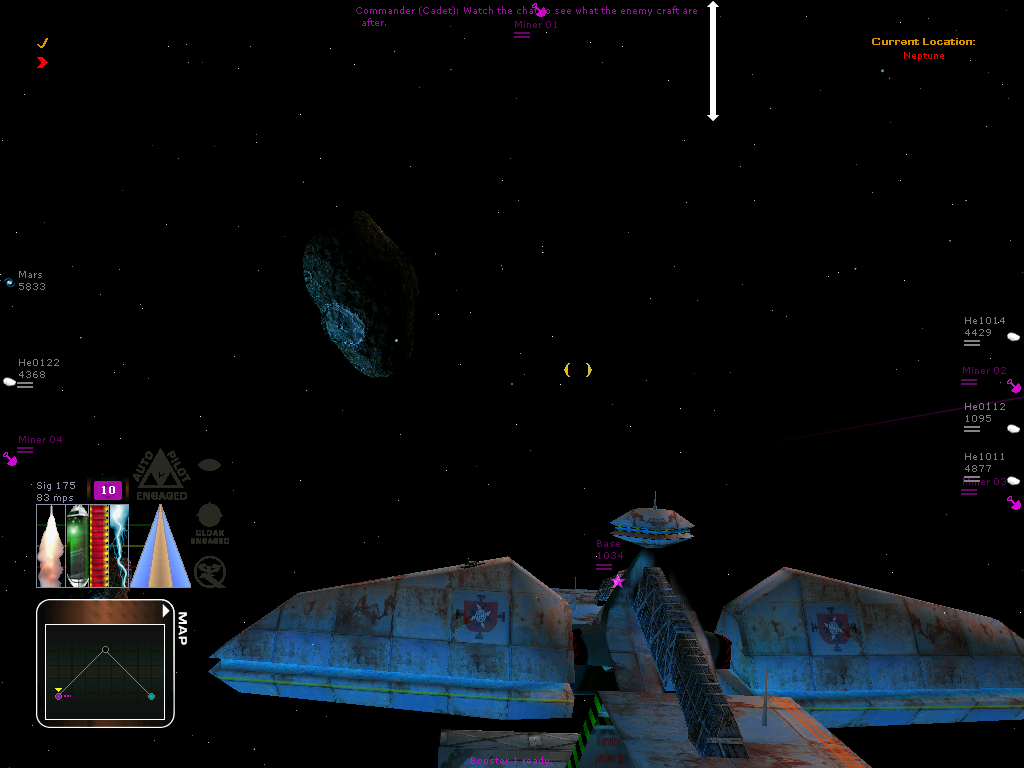Target the Miner 02 marker
Screen dimensions: 1024x768
click(1014, 386)
